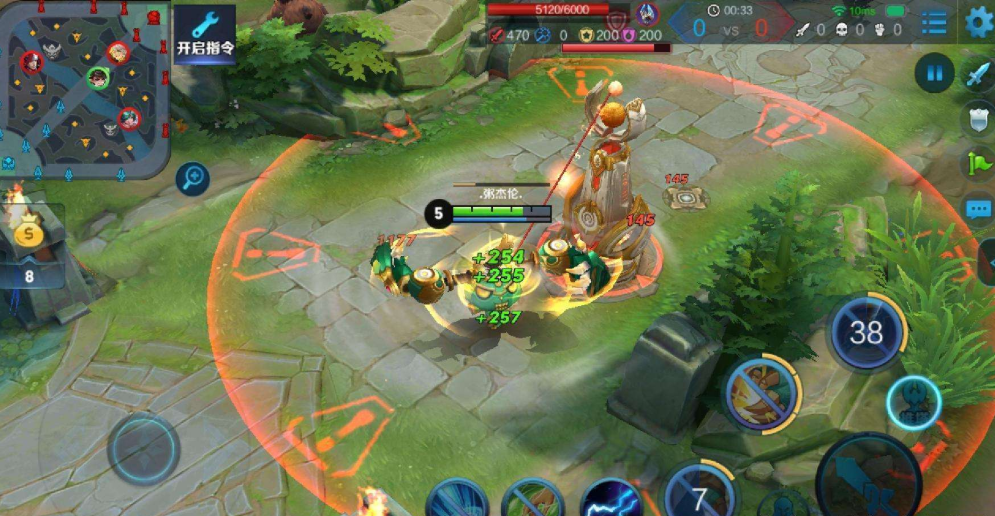Show the scoreboard list icon
The width and height of the screenshot is (995, 516).
[934, 23]
